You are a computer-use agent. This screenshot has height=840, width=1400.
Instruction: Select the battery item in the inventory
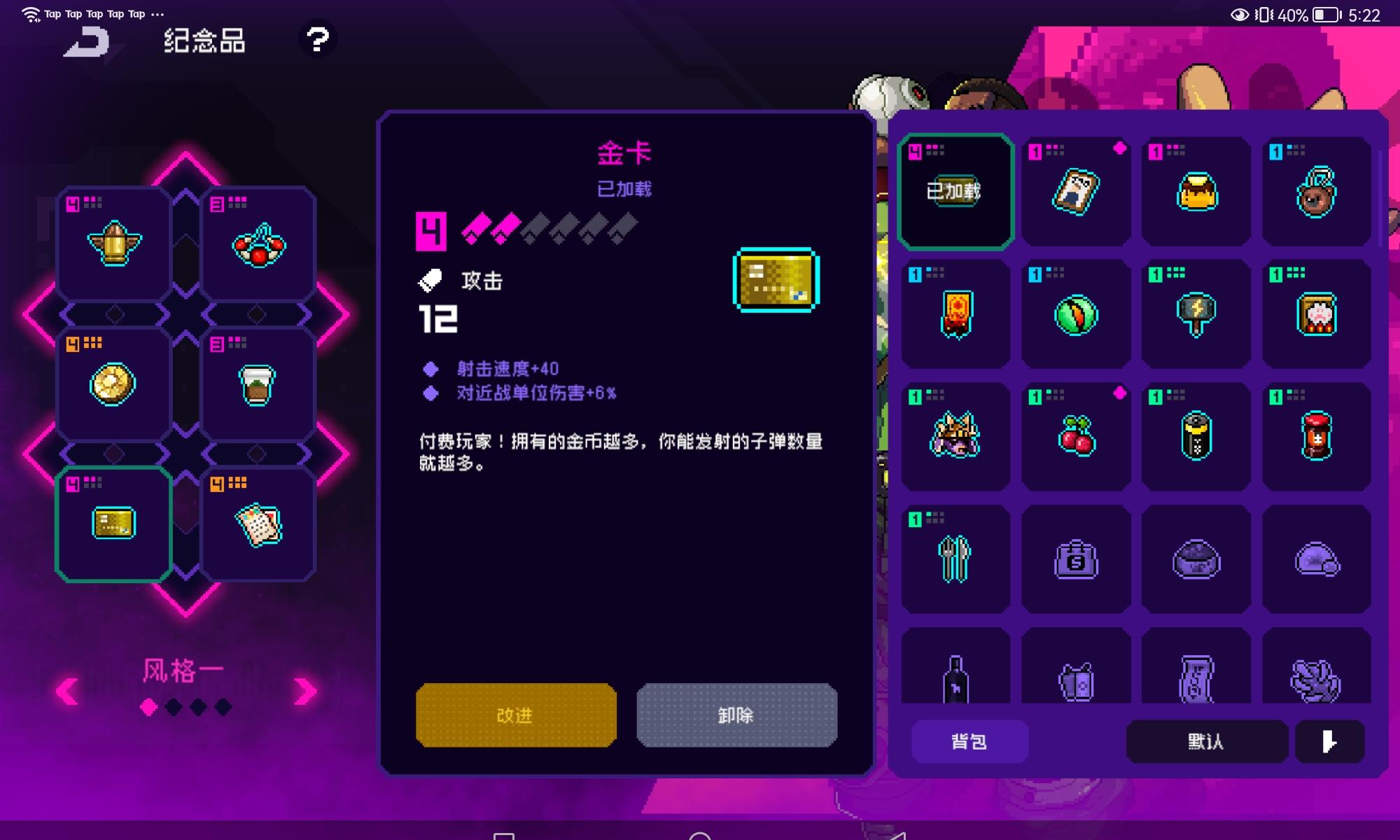pos(1196,436)
